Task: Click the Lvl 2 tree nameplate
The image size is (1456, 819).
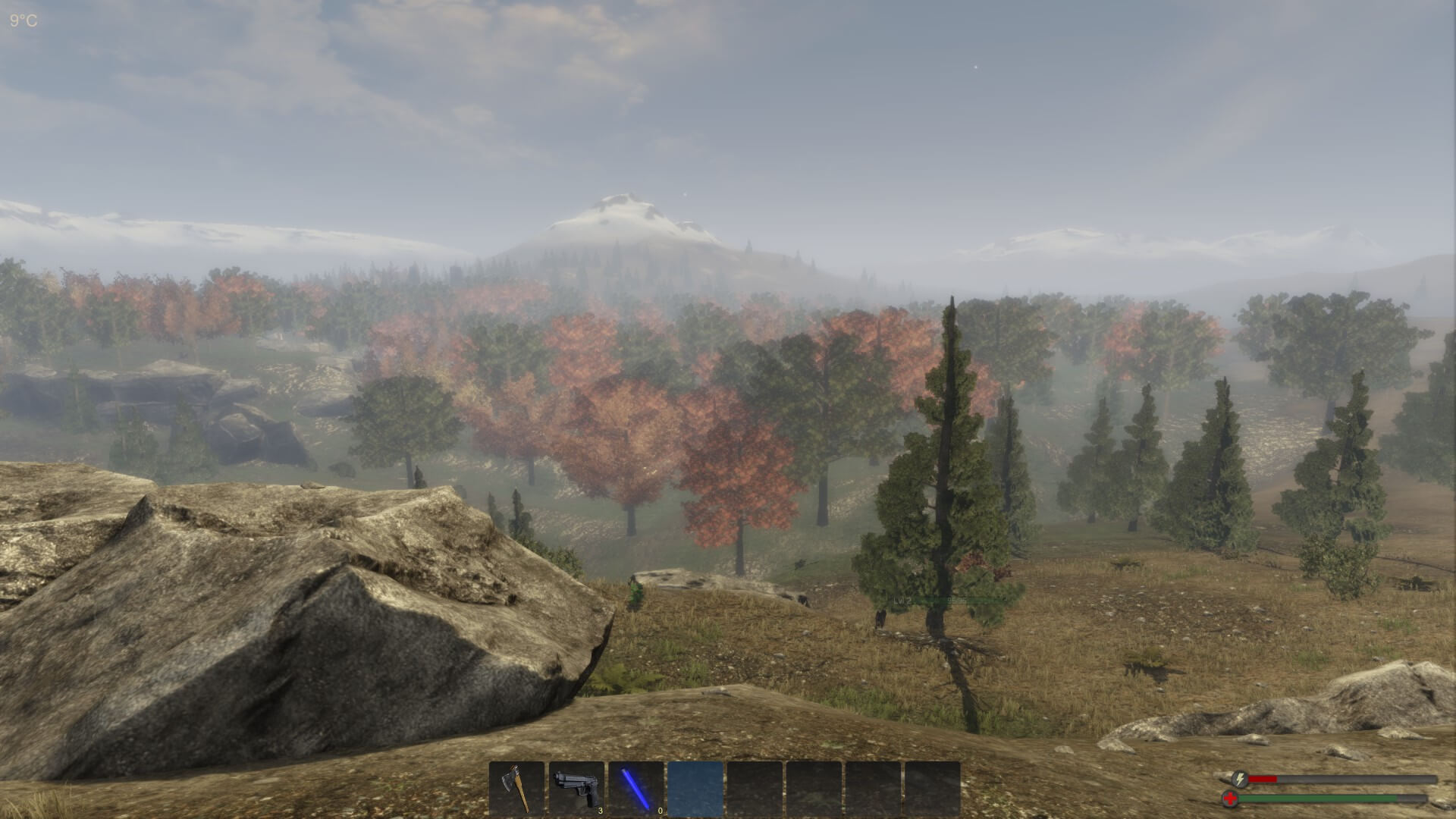Action: tap(902, 600)
